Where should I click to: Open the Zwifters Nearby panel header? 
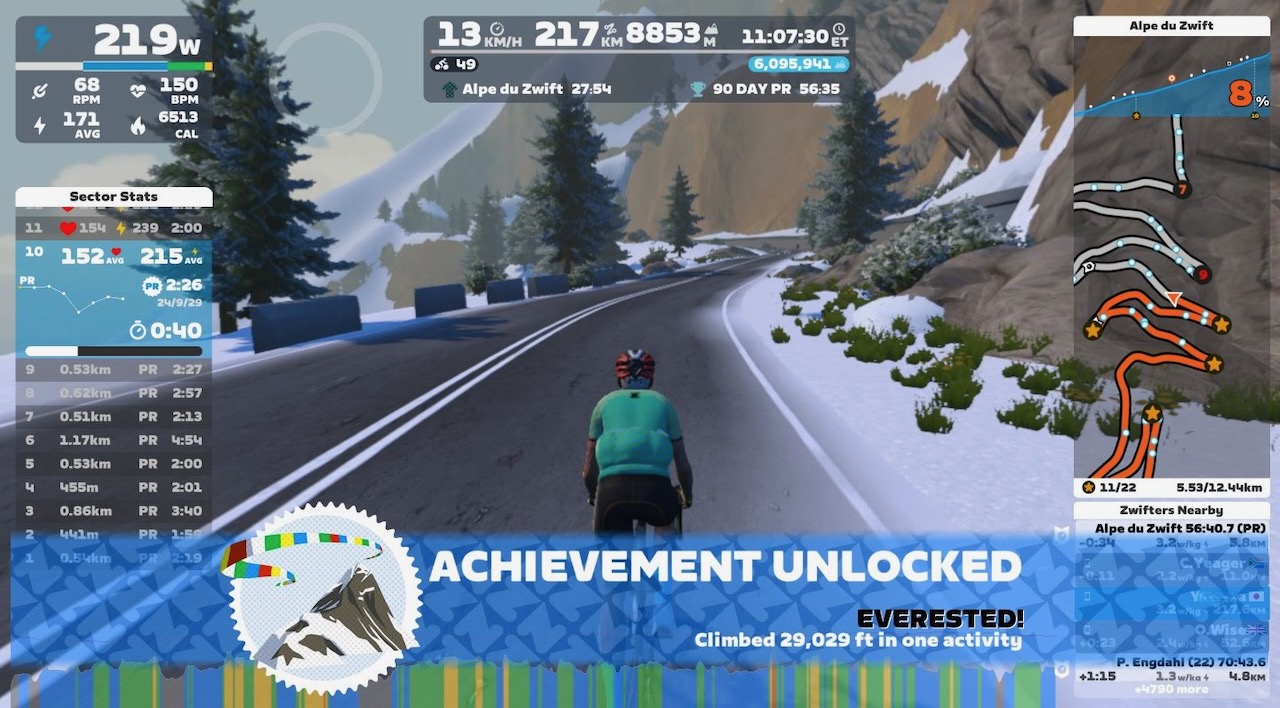coord(1172,510)
